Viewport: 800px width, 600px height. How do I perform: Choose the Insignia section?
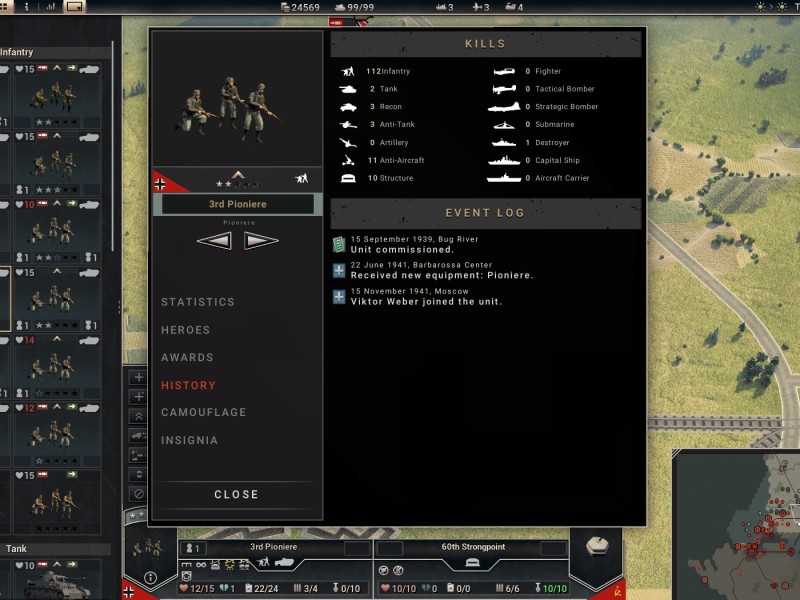[x=189, y=440]
